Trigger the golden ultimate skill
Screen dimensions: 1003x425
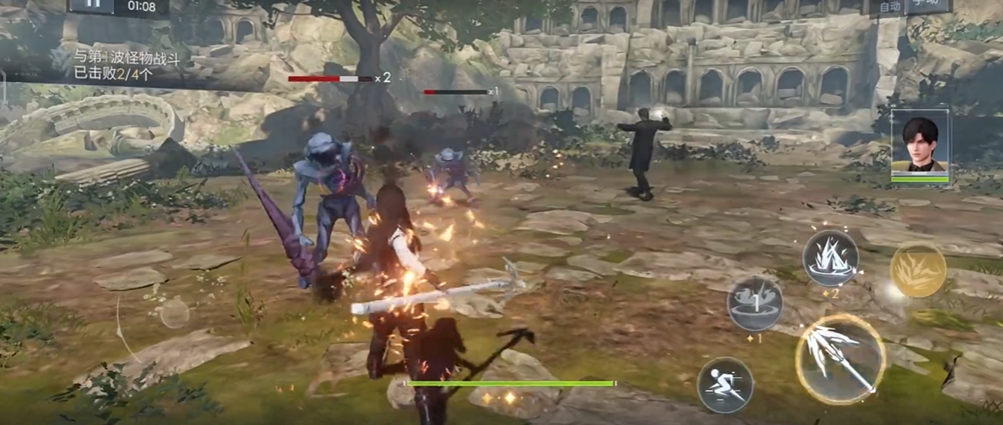pos(917,270)
